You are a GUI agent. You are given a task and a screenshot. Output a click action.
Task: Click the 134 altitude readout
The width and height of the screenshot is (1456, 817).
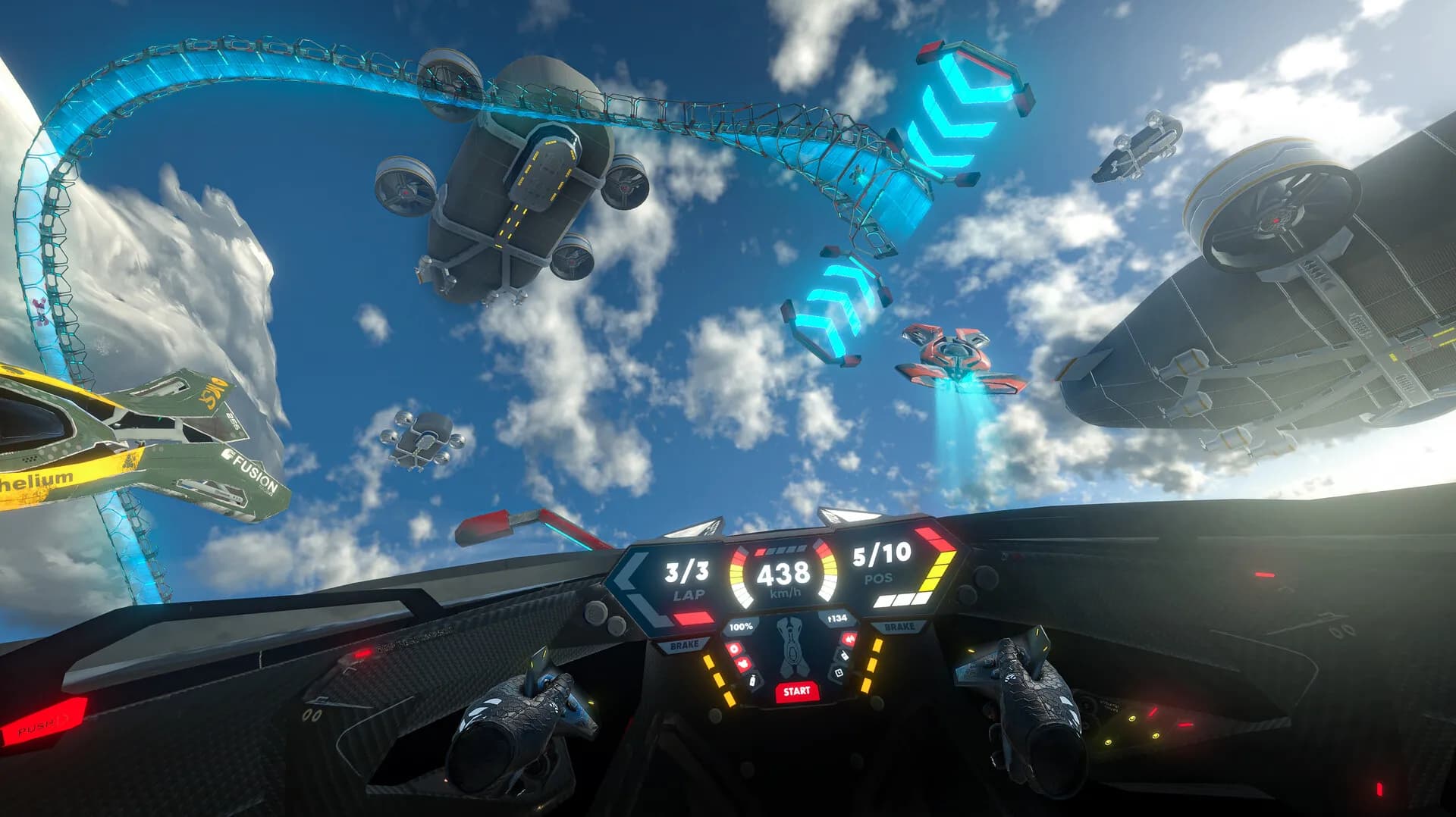pyautogui.click(x=837, y=617)
